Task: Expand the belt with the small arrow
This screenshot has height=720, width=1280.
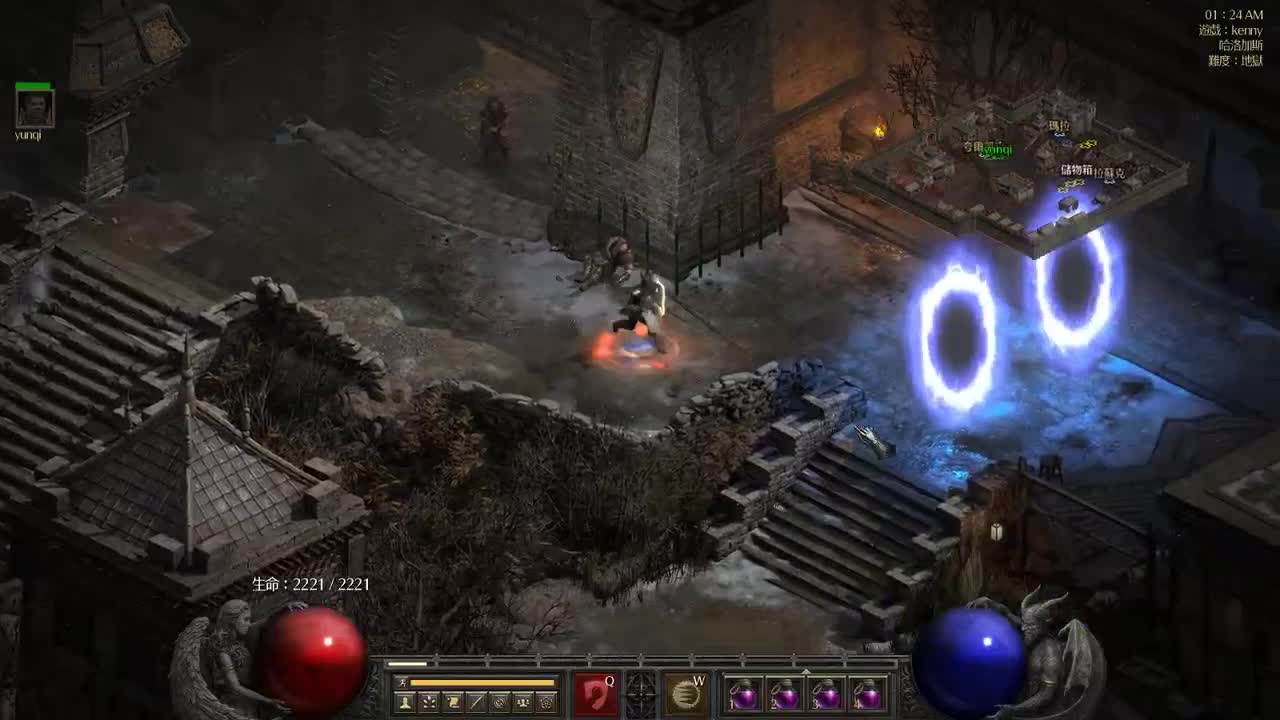Action: coord(806,671)
